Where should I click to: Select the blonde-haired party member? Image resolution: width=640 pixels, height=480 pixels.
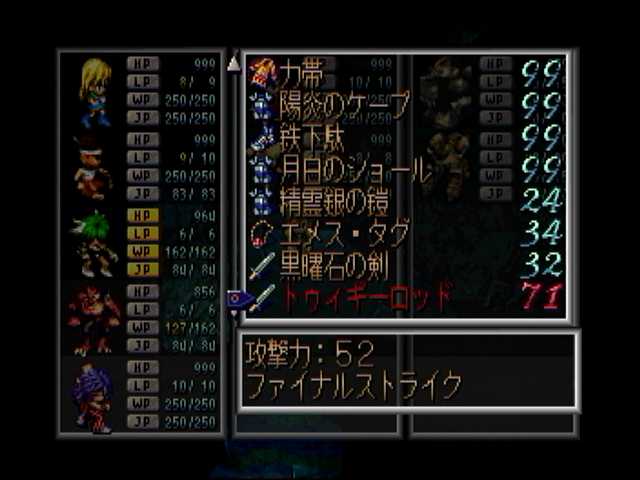(95, 90)
